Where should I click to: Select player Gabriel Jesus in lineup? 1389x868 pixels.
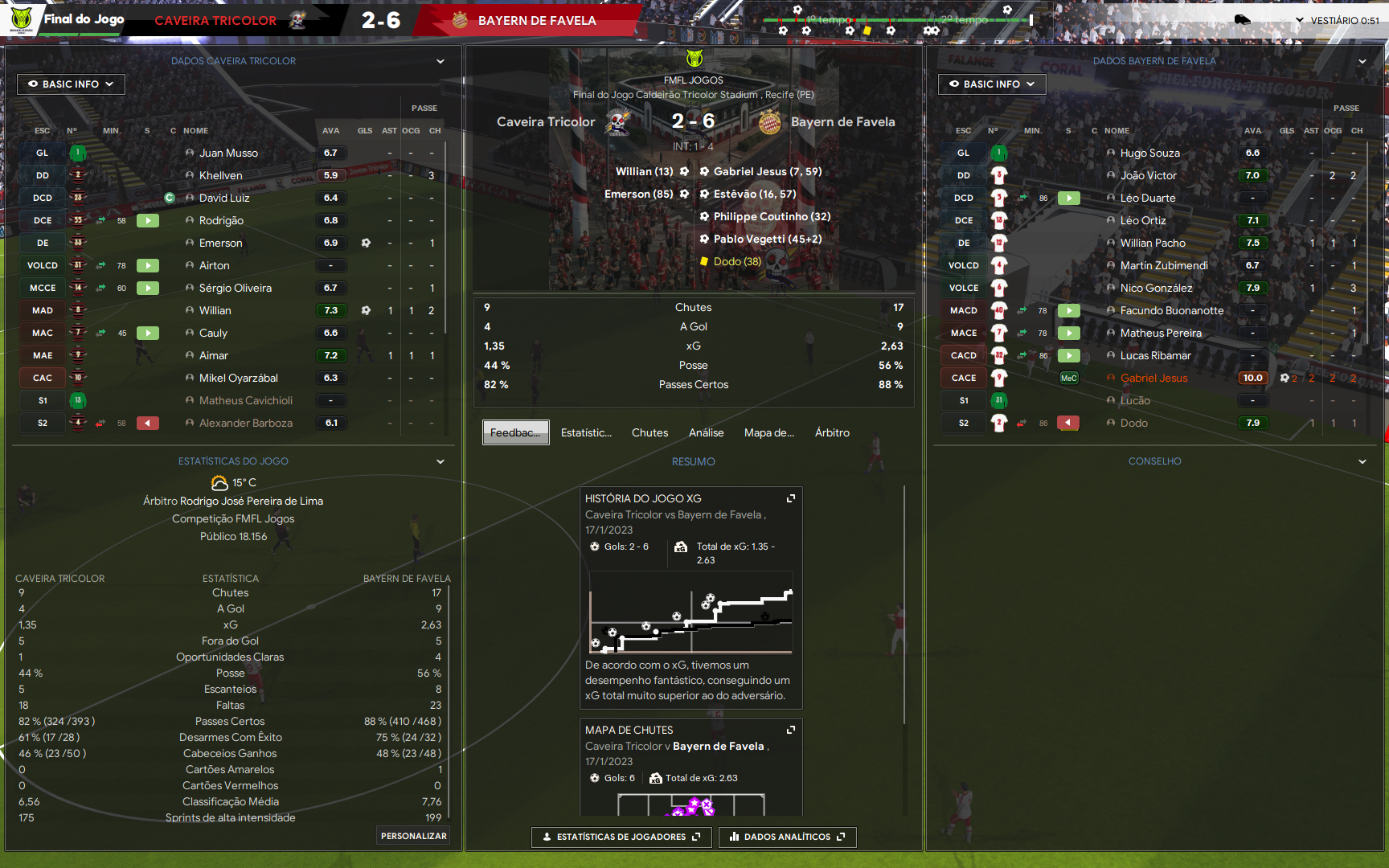1153,378
